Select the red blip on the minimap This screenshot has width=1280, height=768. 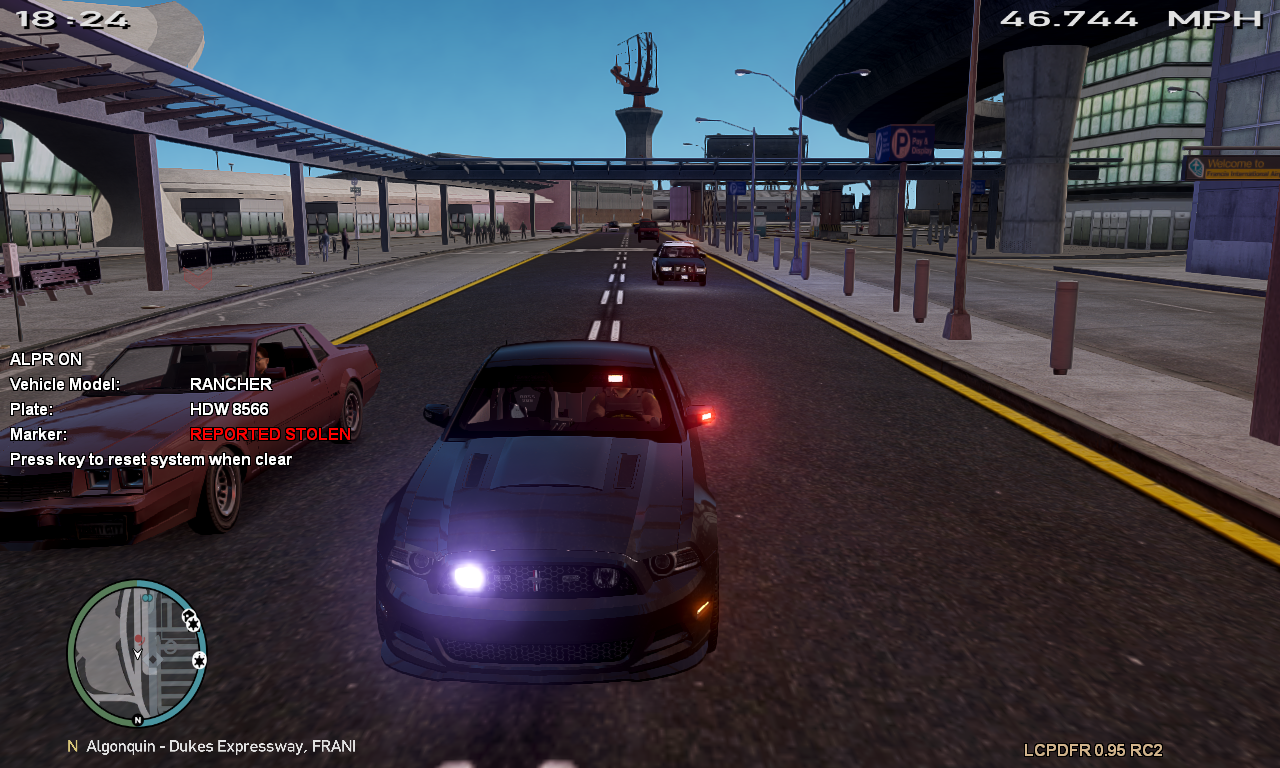[140, 638]
